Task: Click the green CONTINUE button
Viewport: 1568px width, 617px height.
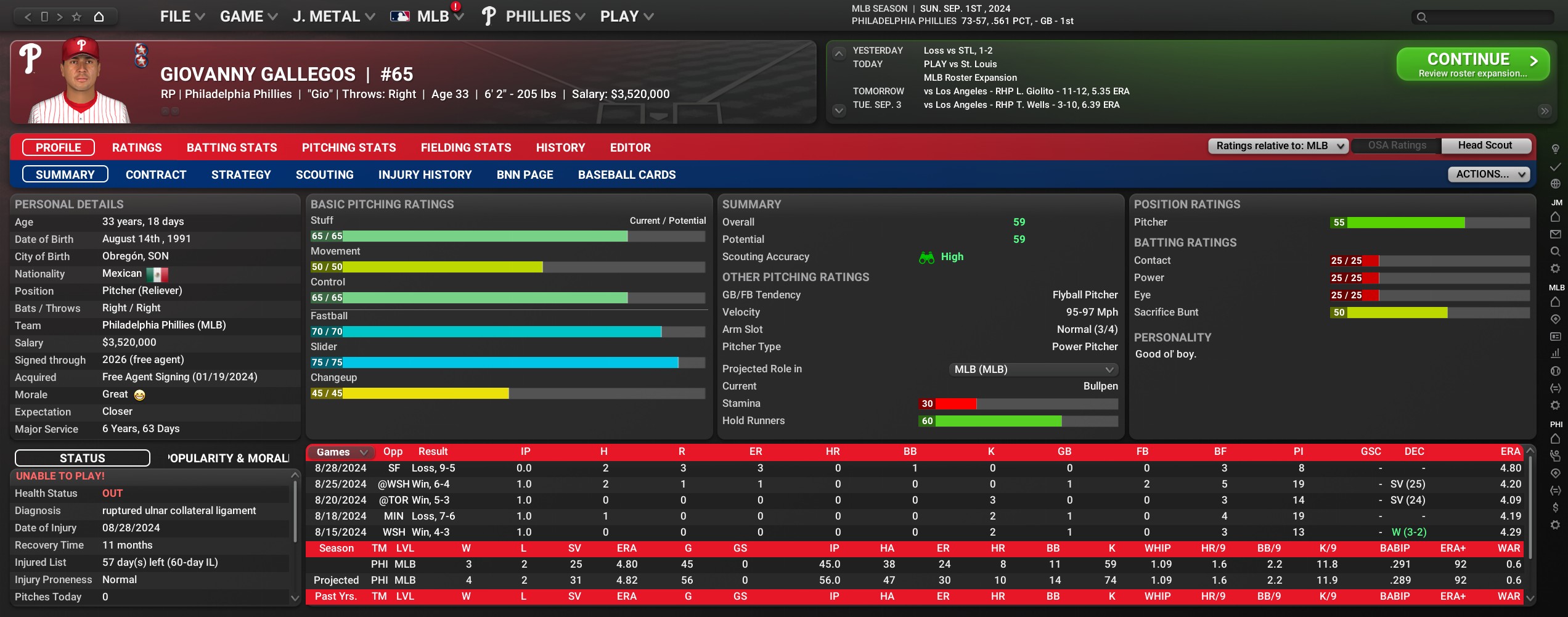Action: tap(1472, 64)
